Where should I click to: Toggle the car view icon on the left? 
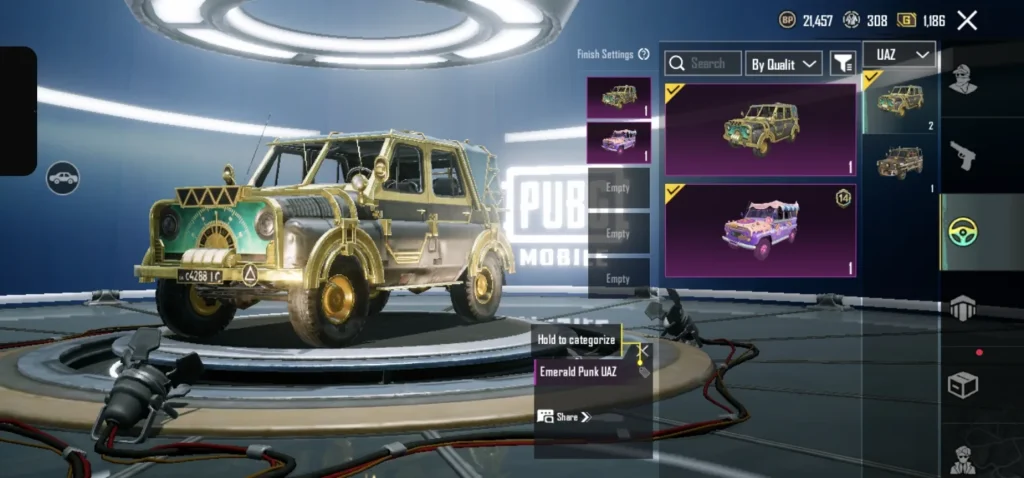pos(63,178)
